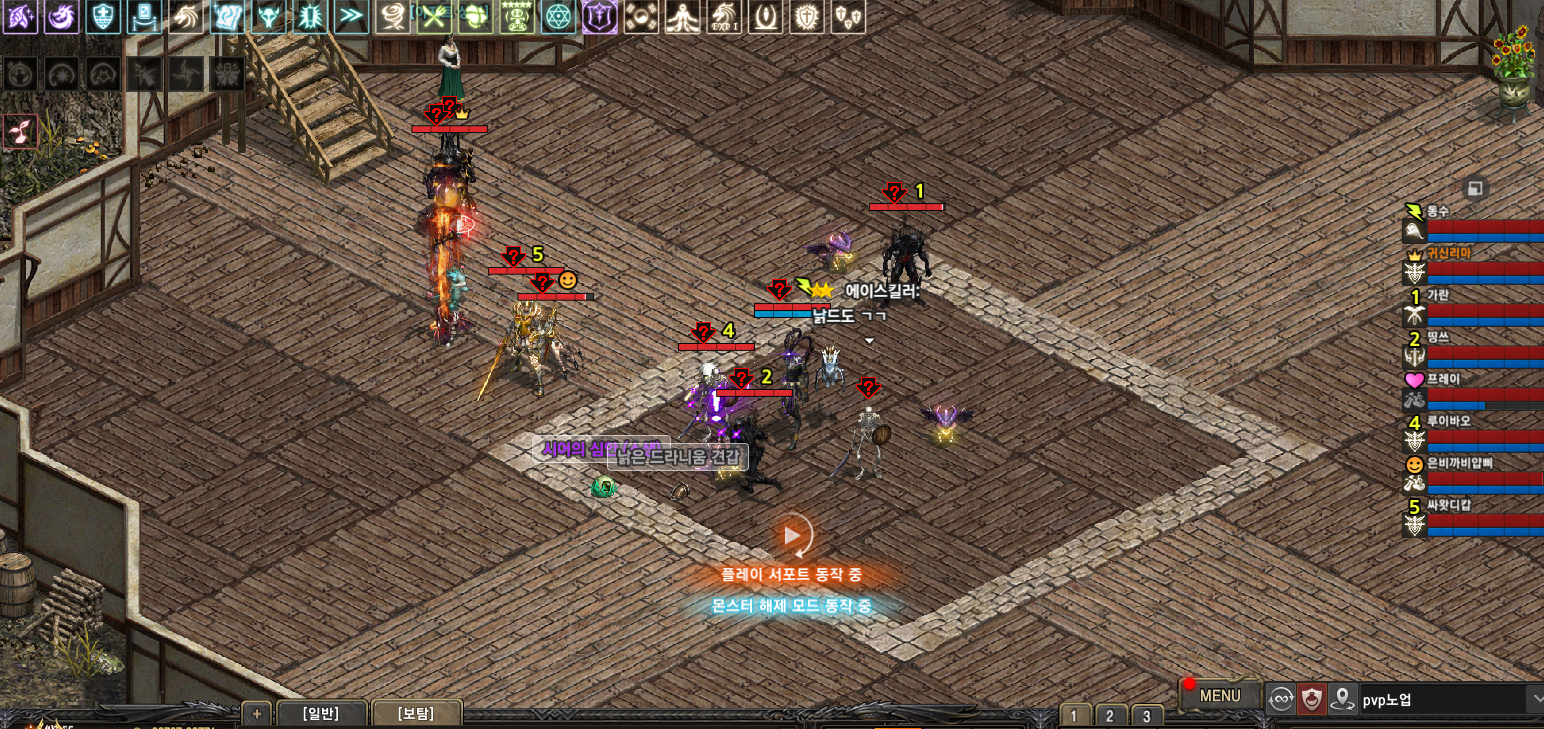Screen dimensions: 1544x729
Task: Select the tornado skill icon on the top bar
Action: 394,17
